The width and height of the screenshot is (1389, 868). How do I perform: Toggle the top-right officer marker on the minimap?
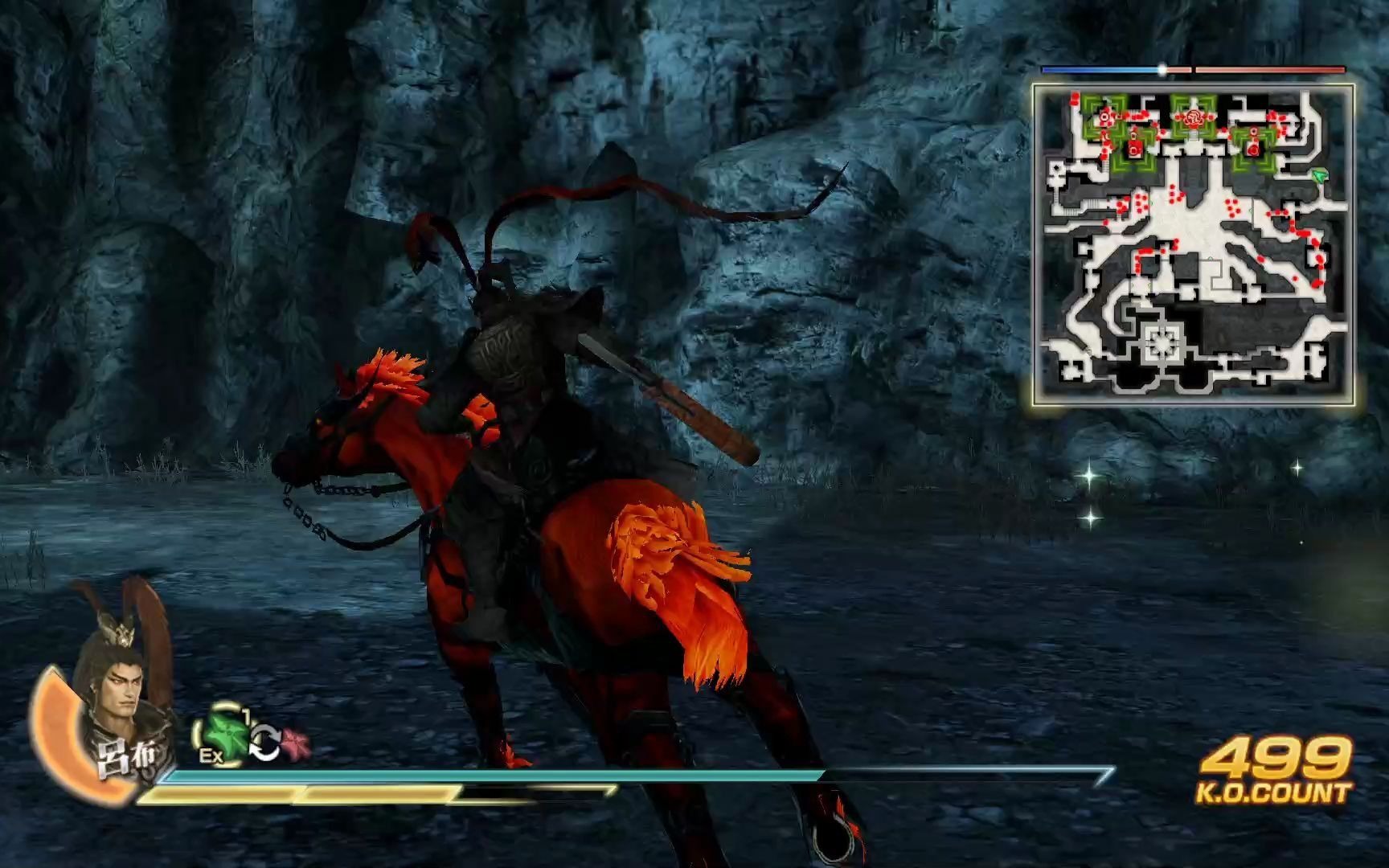tap(1253, 133)
